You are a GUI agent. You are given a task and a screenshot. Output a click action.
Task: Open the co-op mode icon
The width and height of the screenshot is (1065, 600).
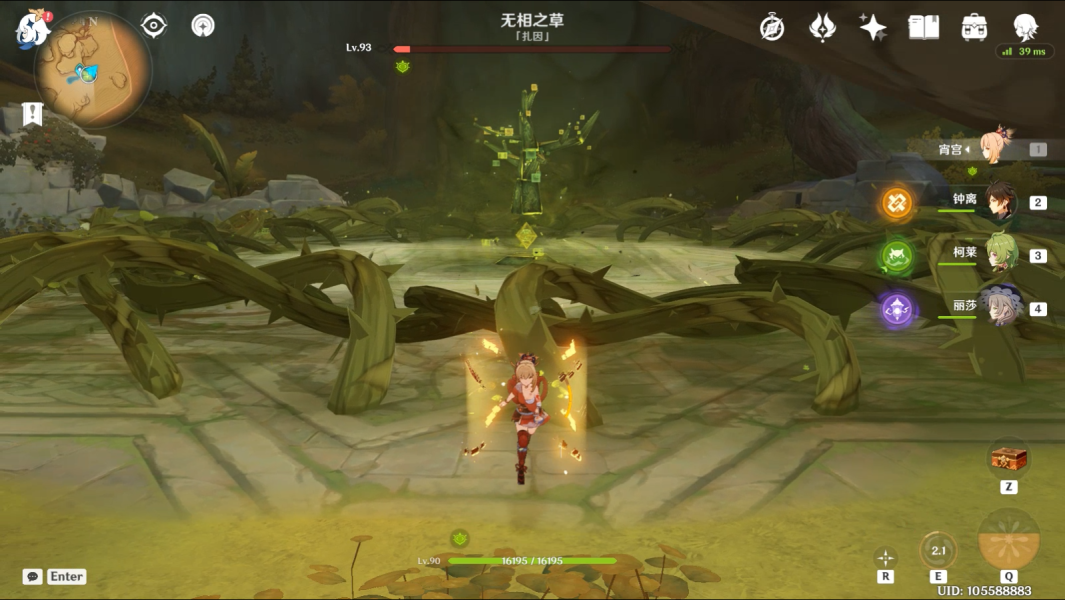[203, 25]
